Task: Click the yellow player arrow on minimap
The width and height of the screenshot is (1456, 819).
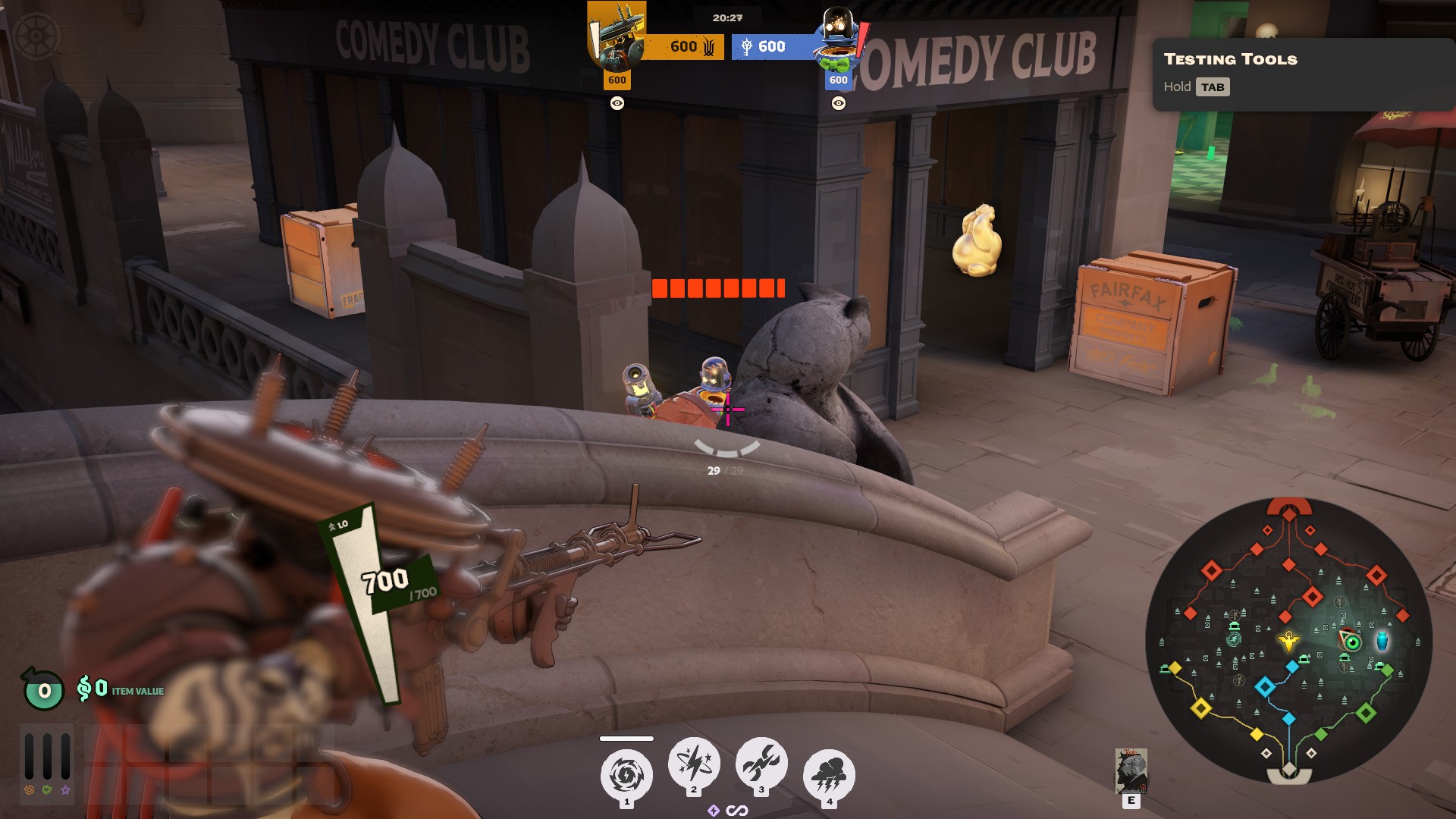Action: click(1289, 642)
